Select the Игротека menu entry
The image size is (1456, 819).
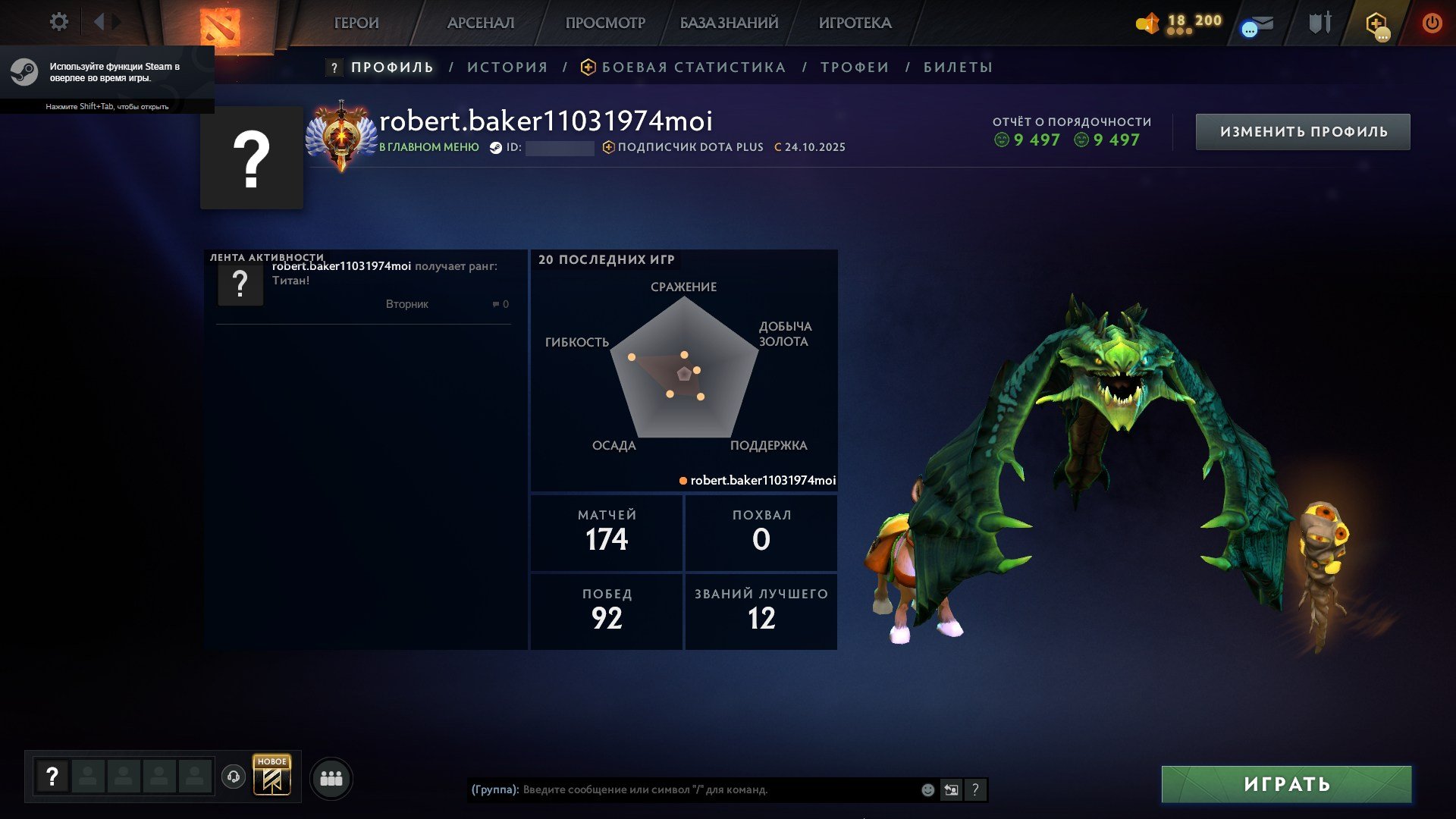coord(855,23)
